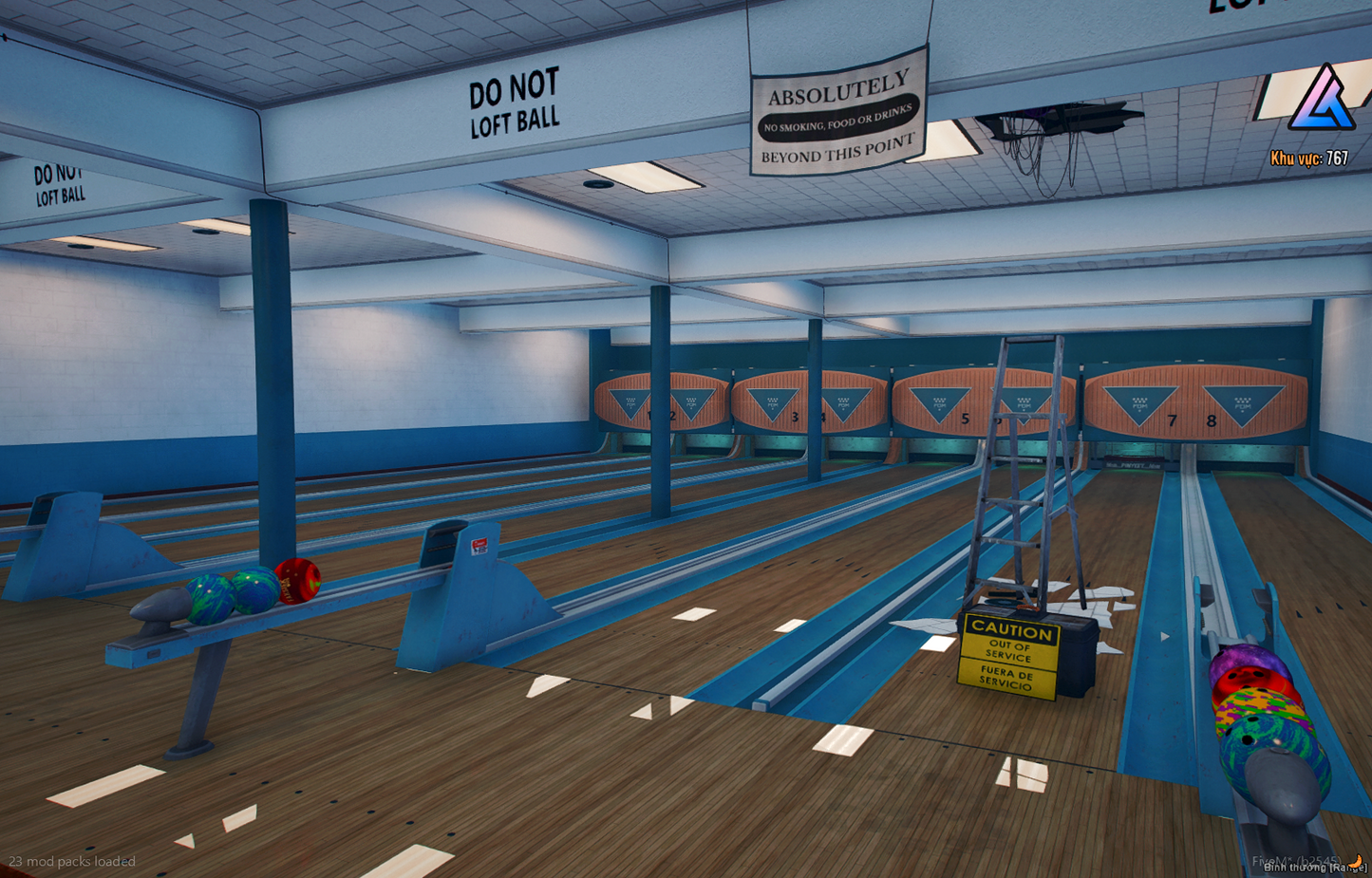Click the 'ABSOLUTELY NO SMOKING' banner
The image size is (1372, 878).
point(836,117)
